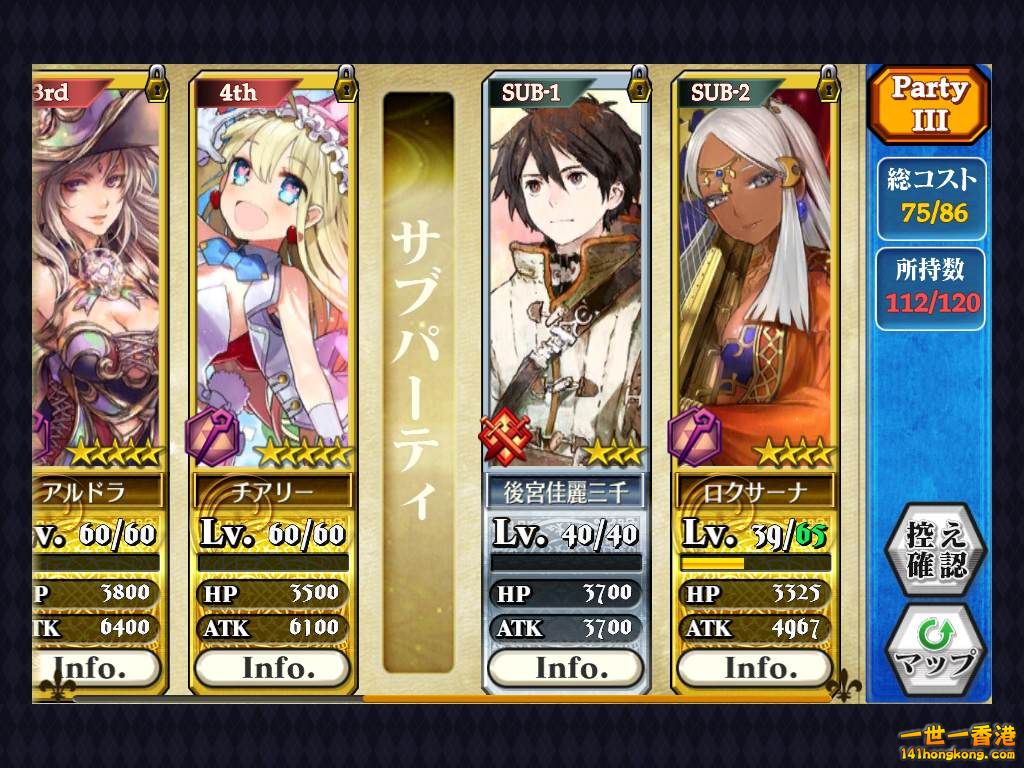This screenshot has height=768, width=1024.
Task: Open the 控え確認 reserve check
Action: [x=936, y=550]
